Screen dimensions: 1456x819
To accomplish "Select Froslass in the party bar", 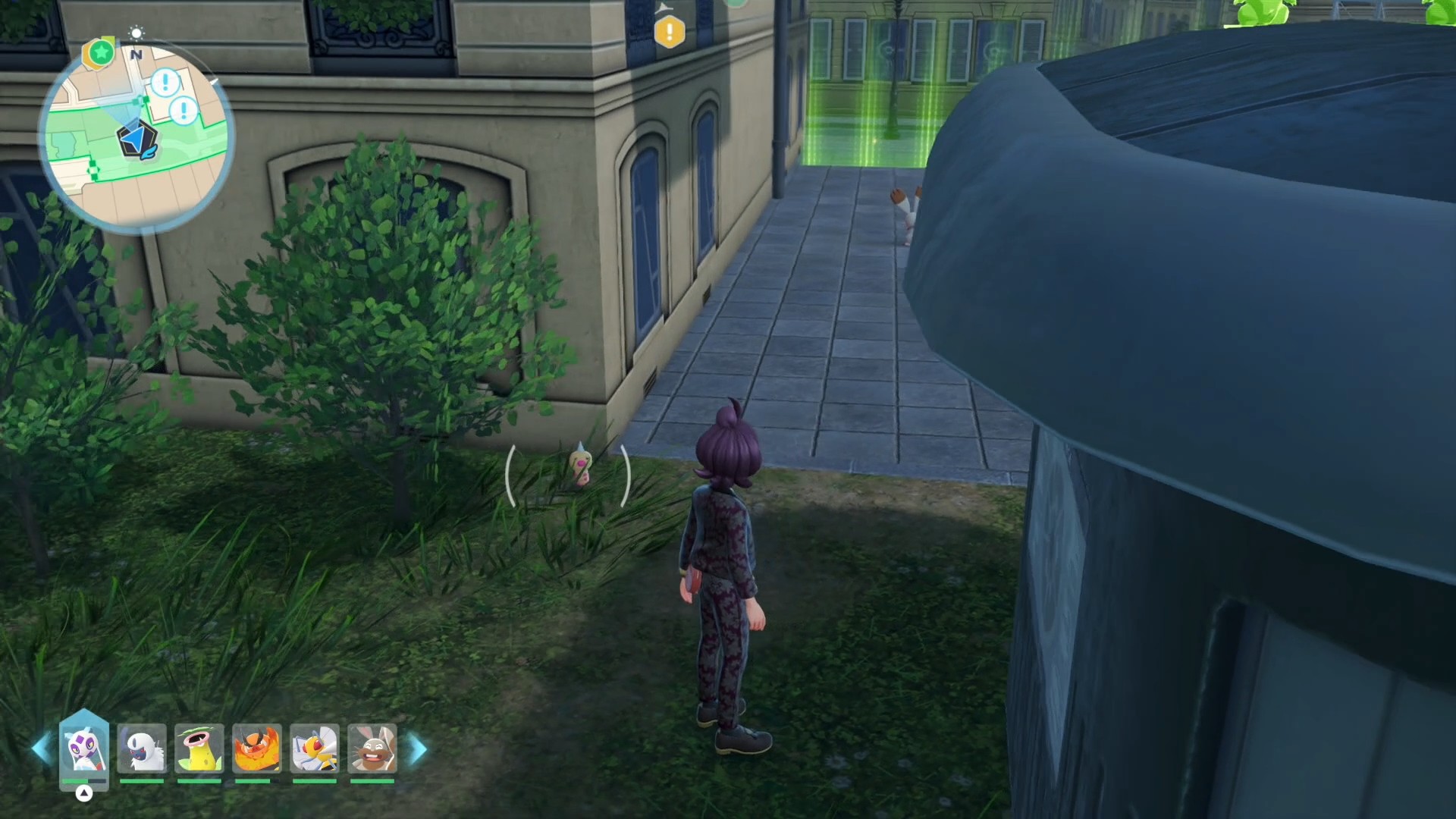I will [84, 748].
